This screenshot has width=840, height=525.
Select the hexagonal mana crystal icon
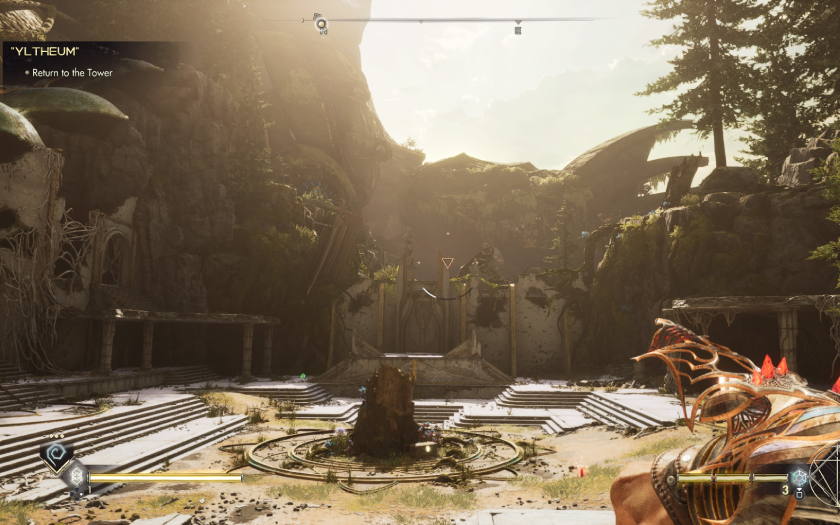tap(797, 477)
